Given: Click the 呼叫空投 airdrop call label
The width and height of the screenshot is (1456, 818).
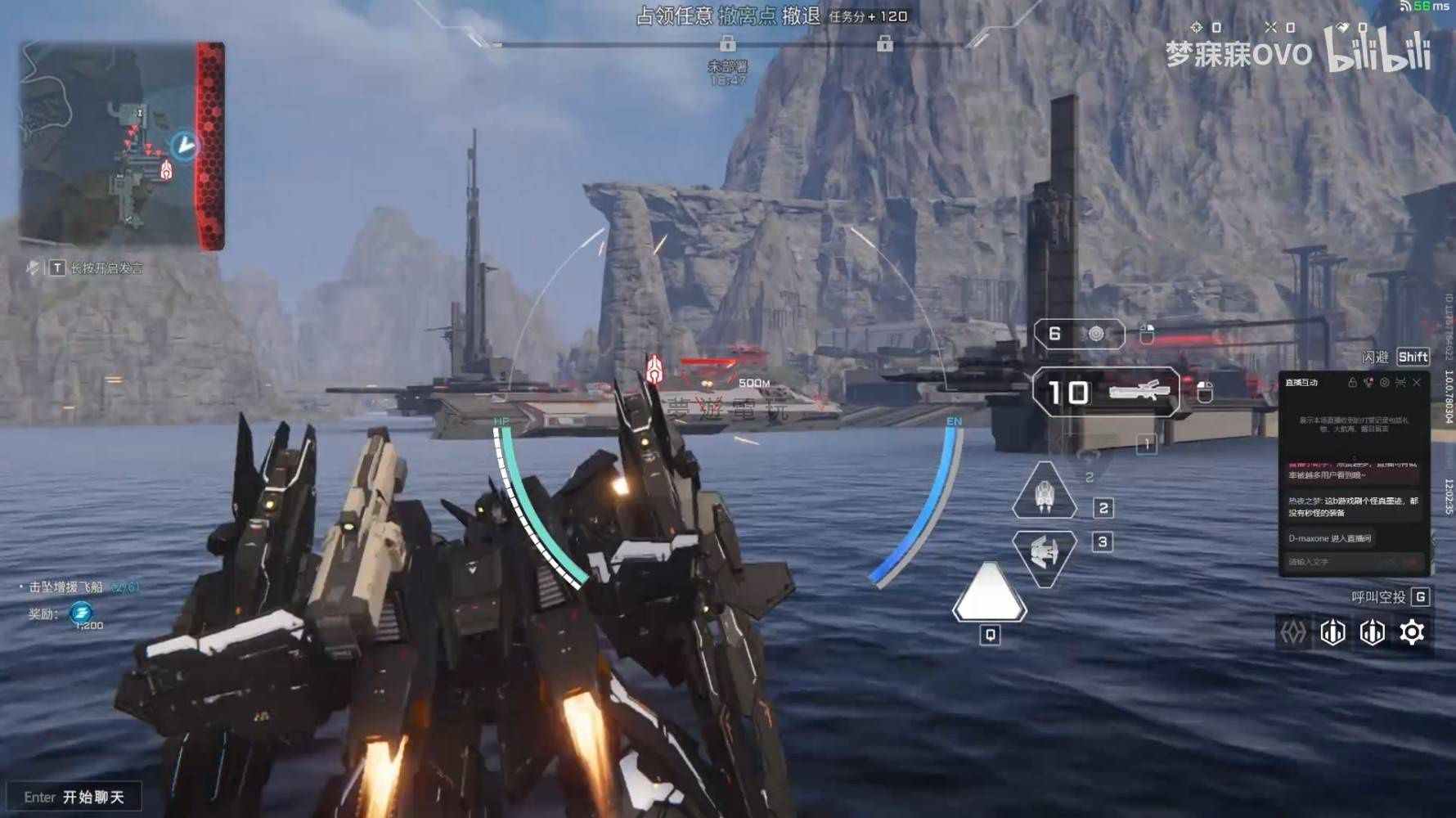Looking at the screenshot, I should pos(1378,597).
